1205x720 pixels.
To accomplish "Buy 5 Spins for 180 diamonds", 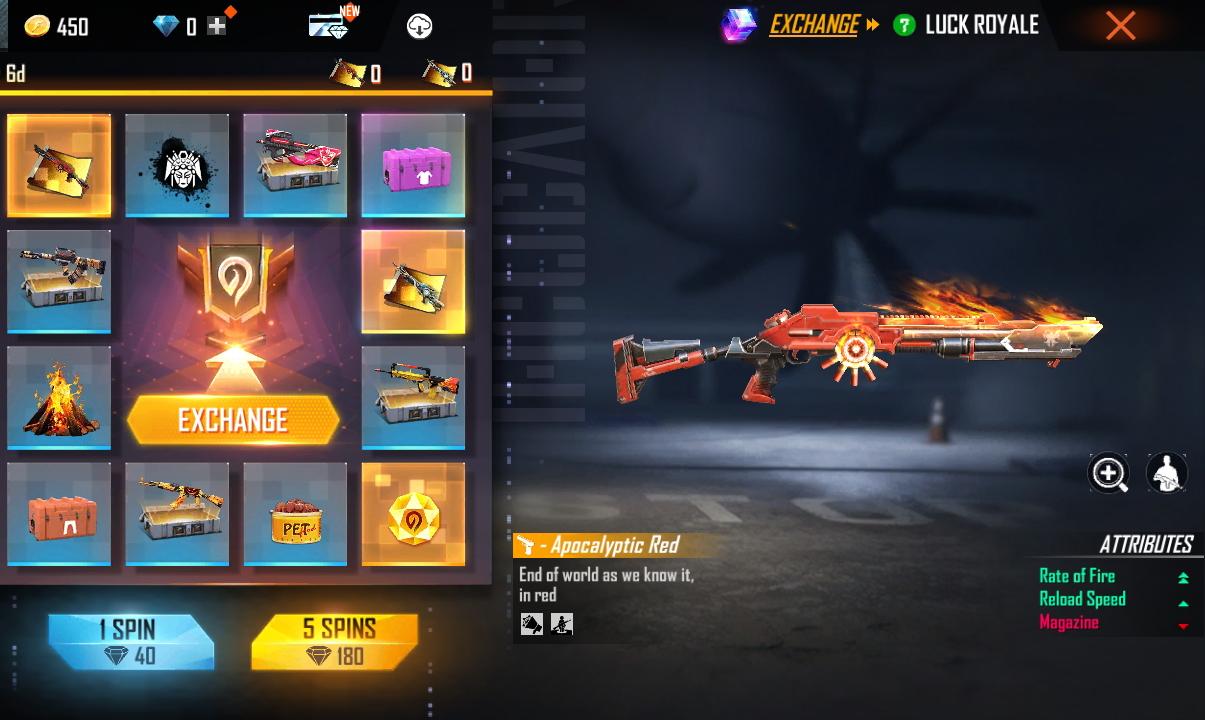I will 335,641.
